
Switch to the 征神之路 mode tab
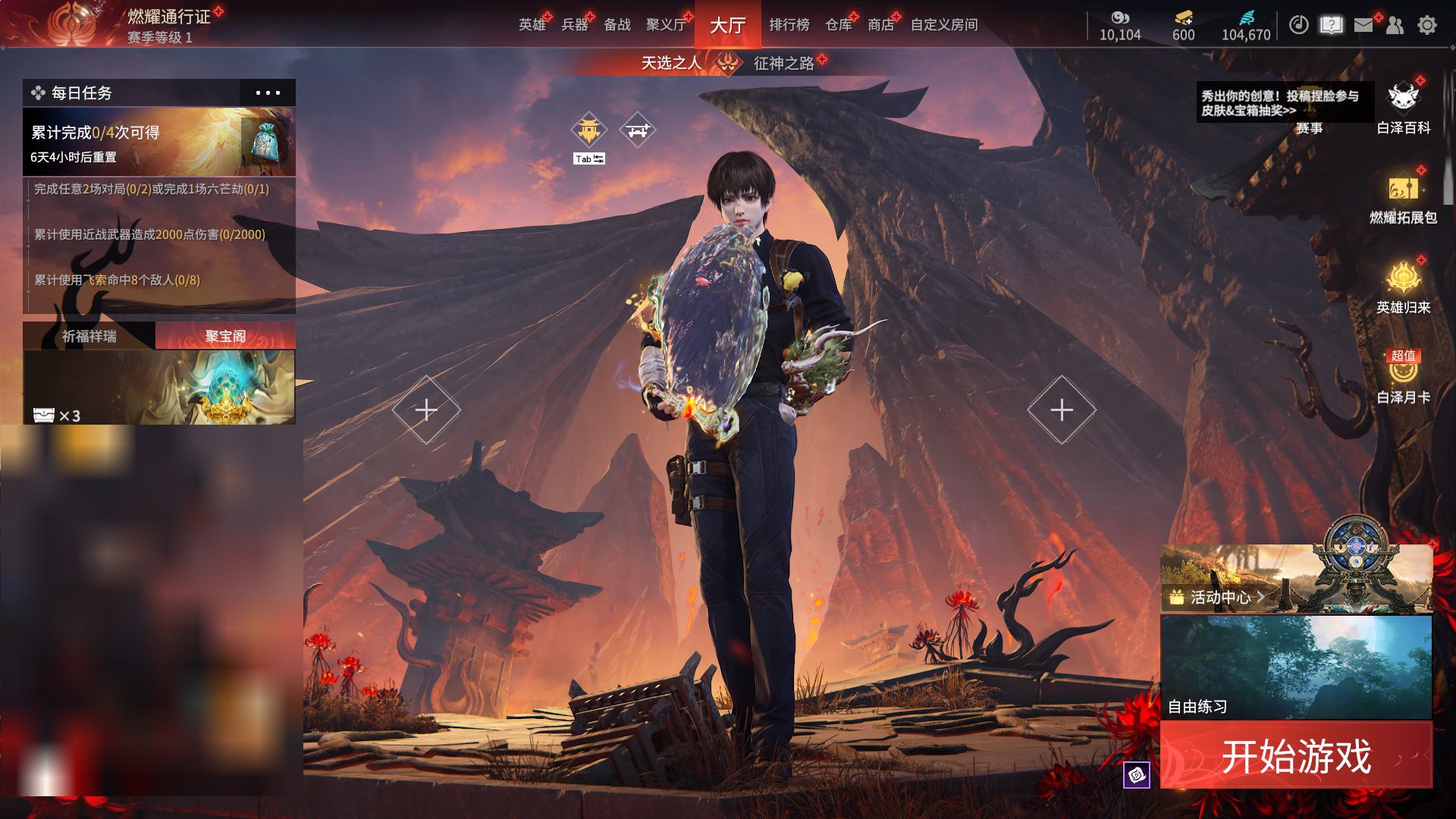click(783, 63)
